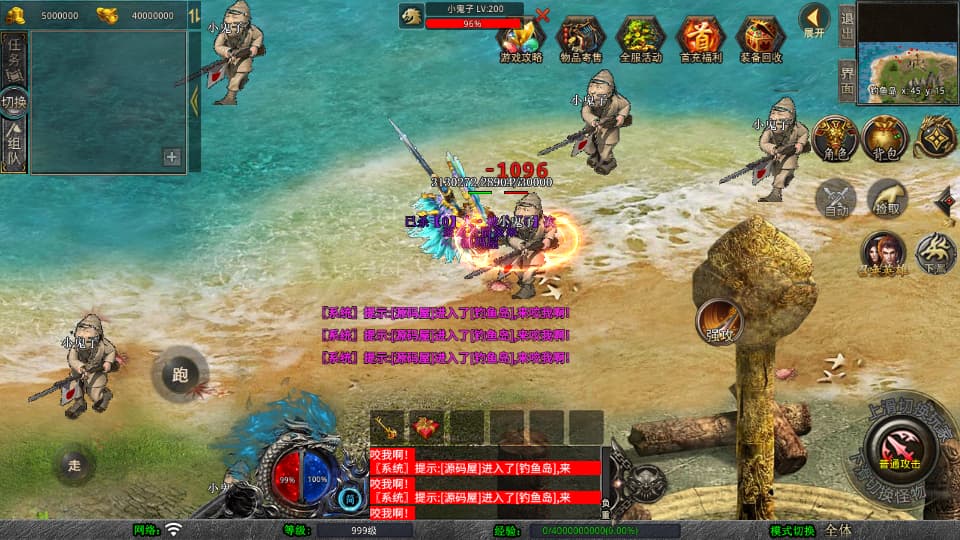Switch to the 组队 team tab
Viewport: 960px width, 540px height.
tap(14, 146)
